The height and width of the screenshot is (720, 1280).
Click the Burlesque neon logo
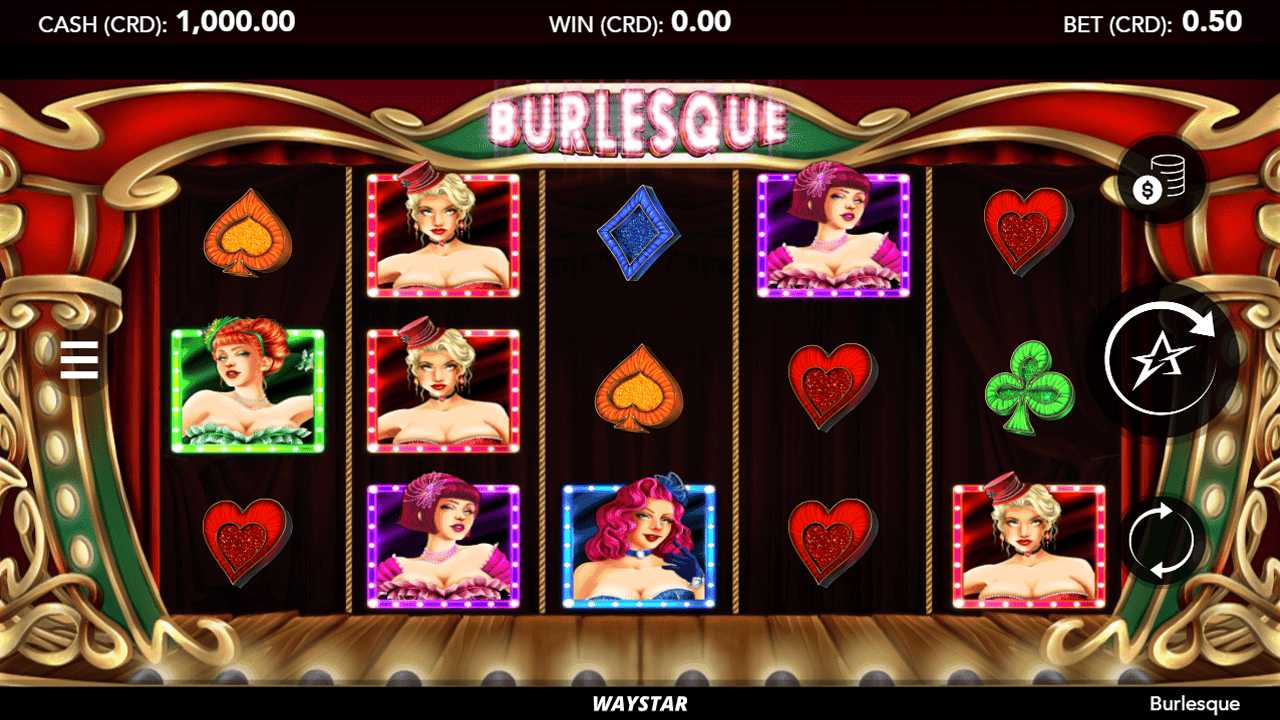[x=638, y=120]
